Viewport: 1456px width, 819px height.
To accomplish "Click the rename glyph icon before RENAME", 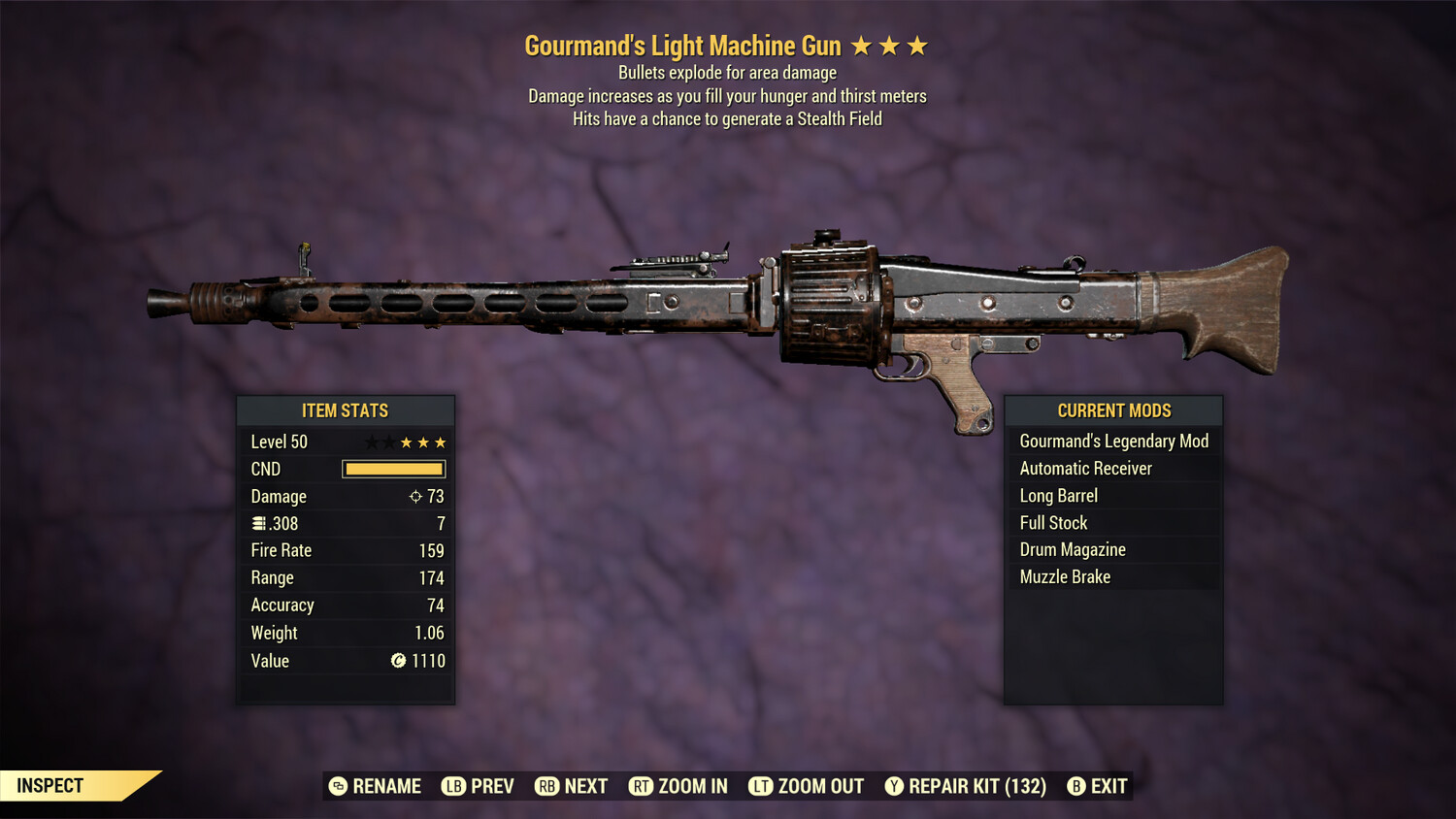I will tap(337, 786).
